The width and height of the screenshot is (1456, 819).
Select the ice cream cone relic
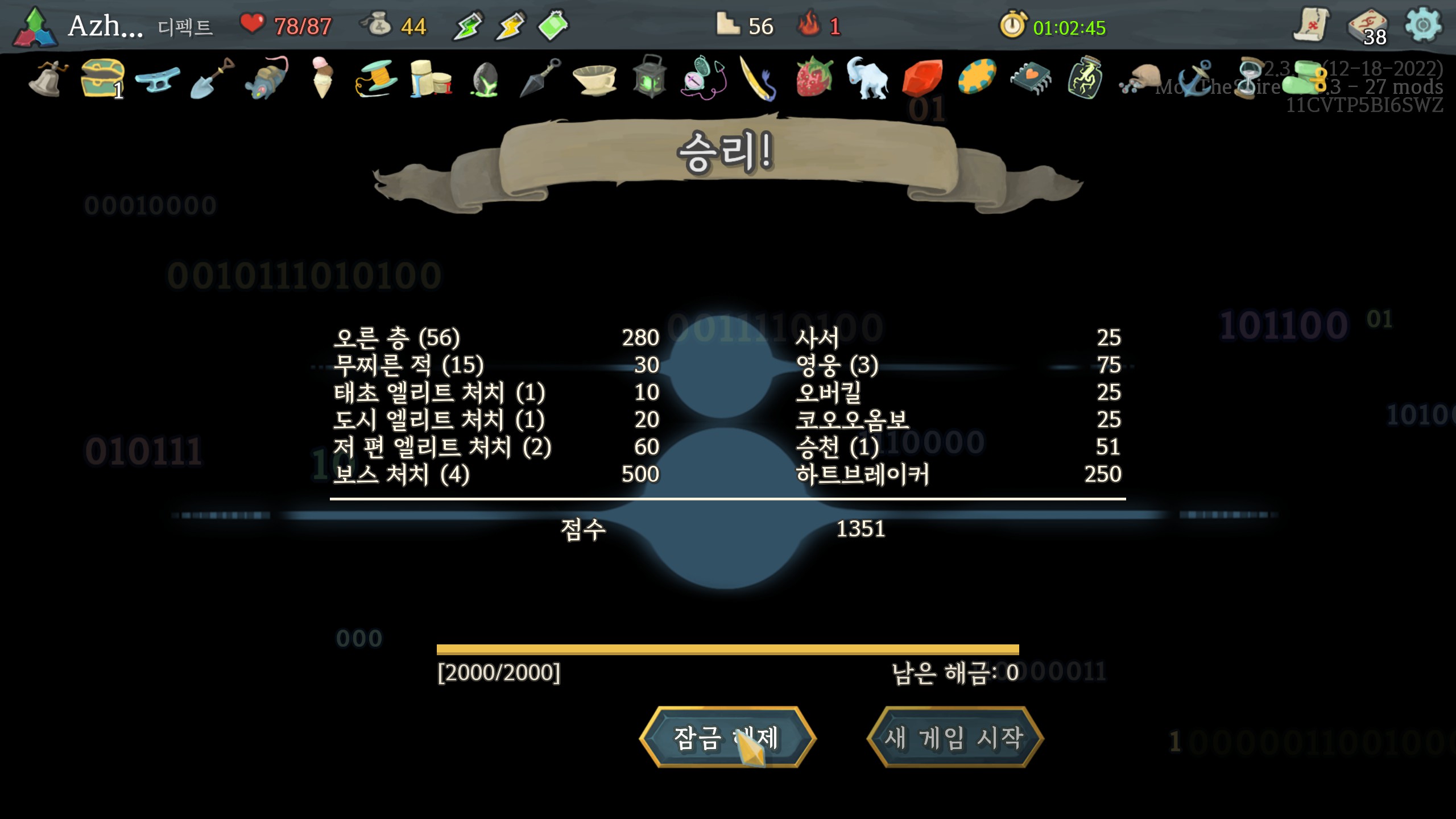tap(321, 77)
